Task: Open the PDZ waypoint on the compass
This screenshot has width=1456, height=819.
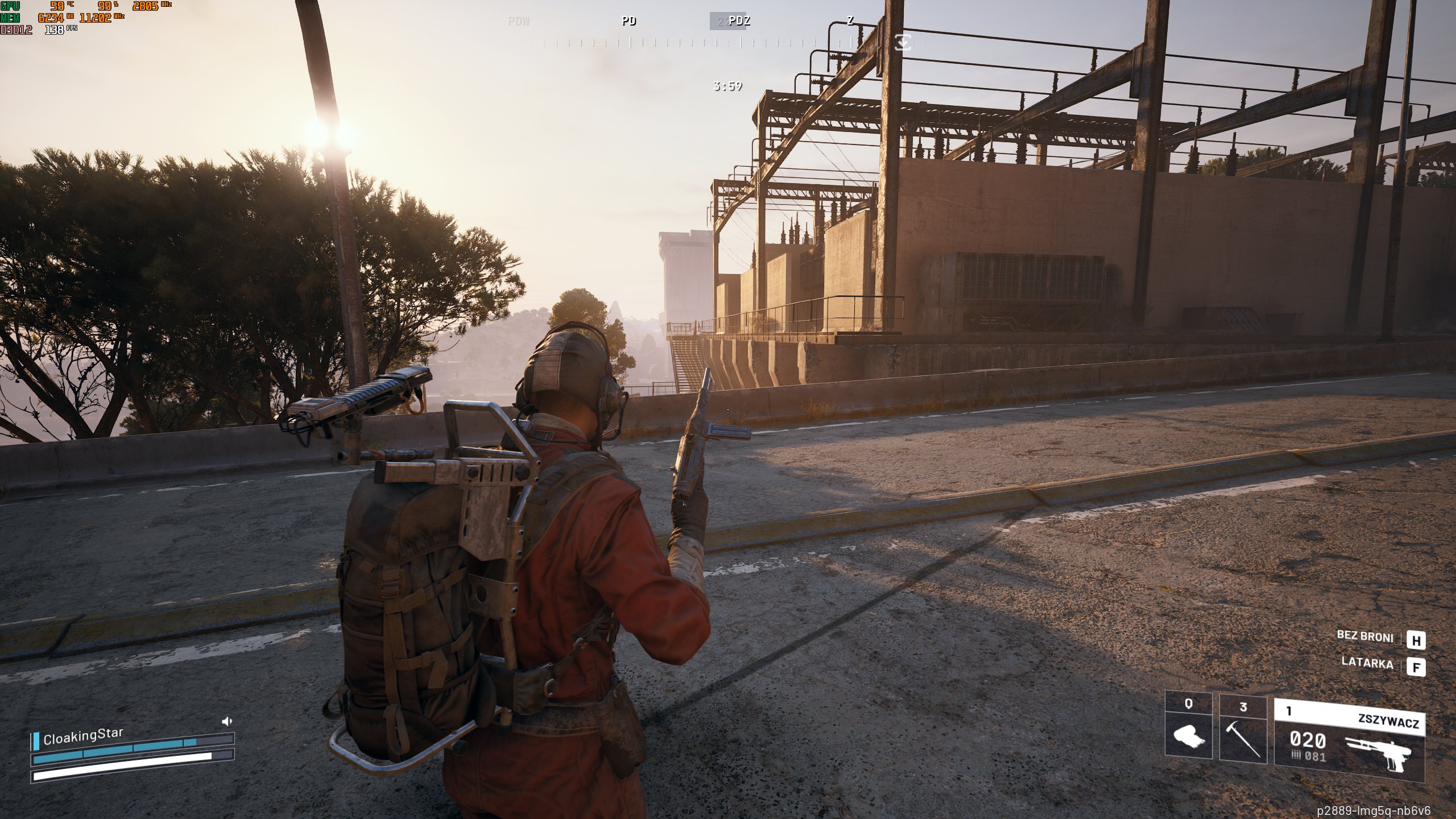Action: [x=739, y=22]
